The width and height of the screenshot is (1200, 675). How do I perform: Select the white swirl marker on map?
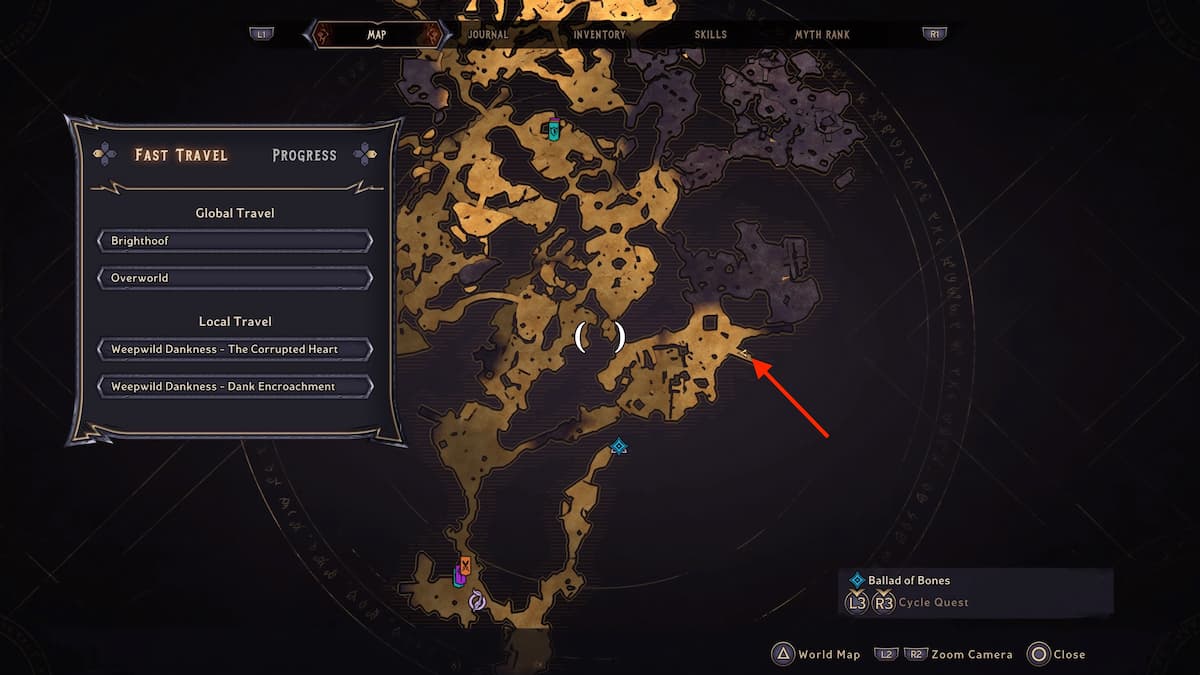pos(477,600)
